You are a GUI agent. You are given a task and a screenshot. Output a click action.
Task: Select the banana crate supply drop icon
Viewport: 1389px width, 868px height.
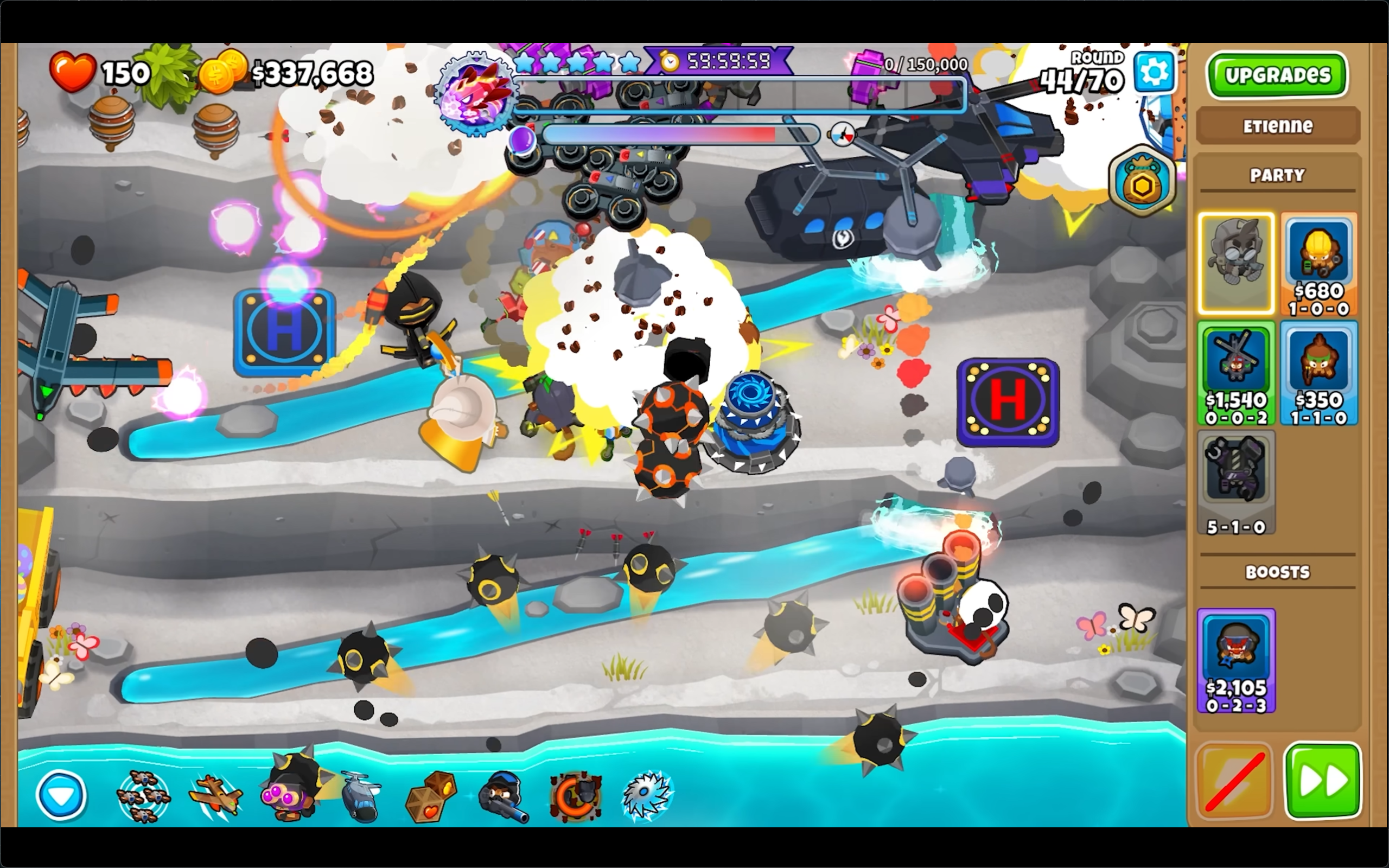pyautogui.click(x=429, y=798)
